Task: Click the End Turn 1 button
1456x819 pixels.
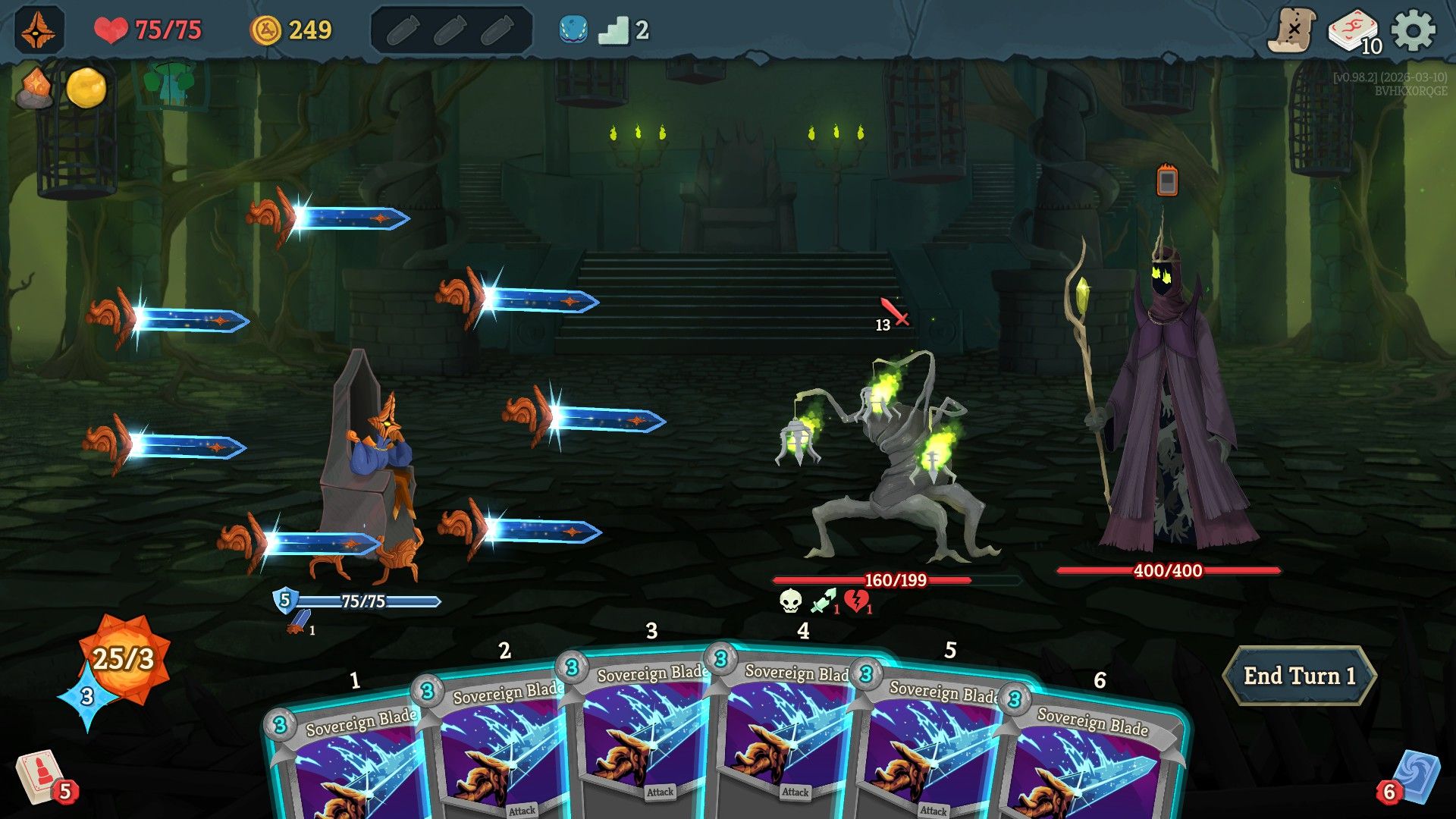Action: click(1301, 675)
